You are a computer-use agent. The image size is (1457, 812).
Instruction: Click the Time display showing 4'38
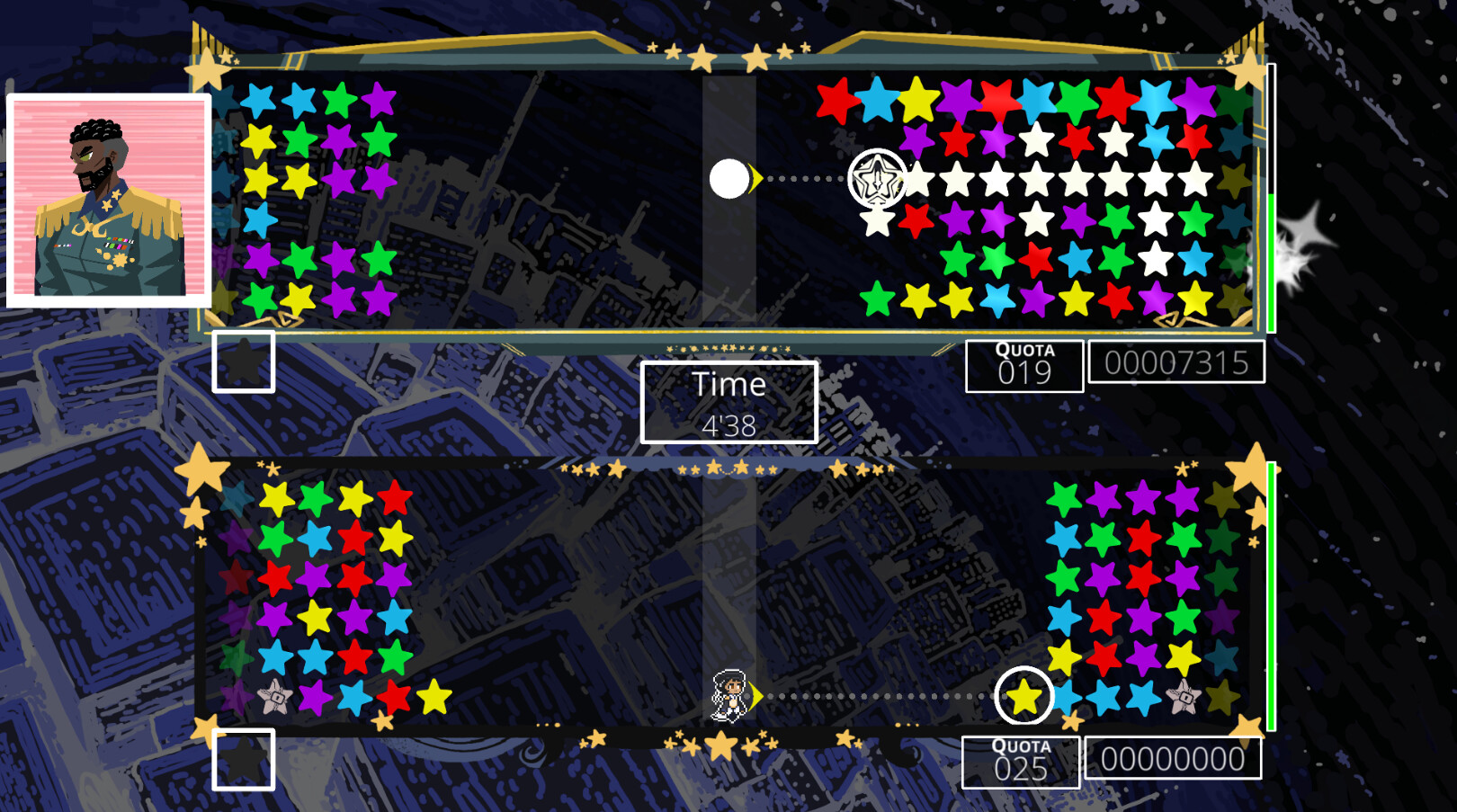click(x=729, y=401)
